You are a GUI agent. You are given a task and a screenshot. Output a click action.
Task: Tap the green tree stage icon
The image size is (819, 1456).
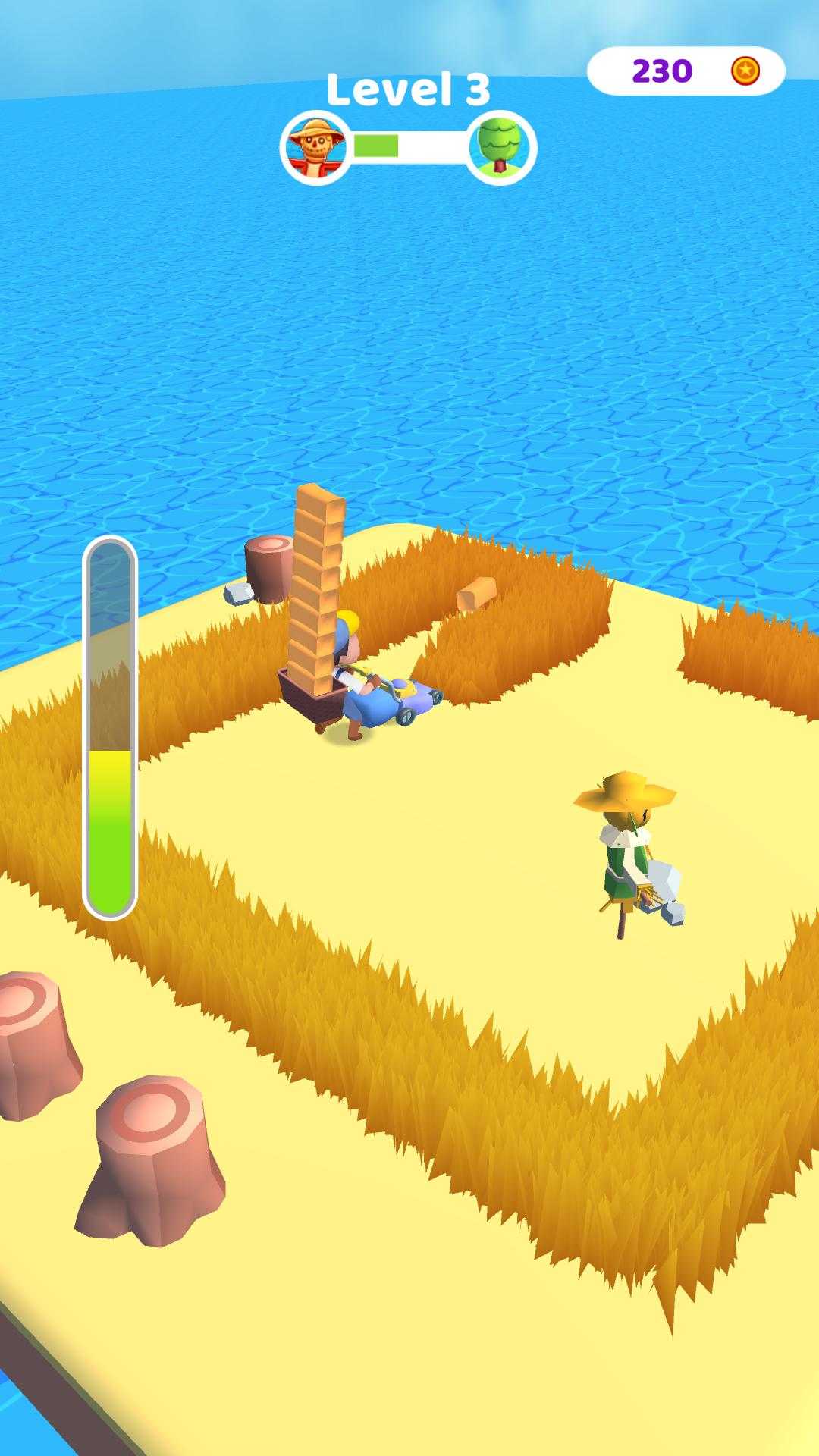pos(500,147)
